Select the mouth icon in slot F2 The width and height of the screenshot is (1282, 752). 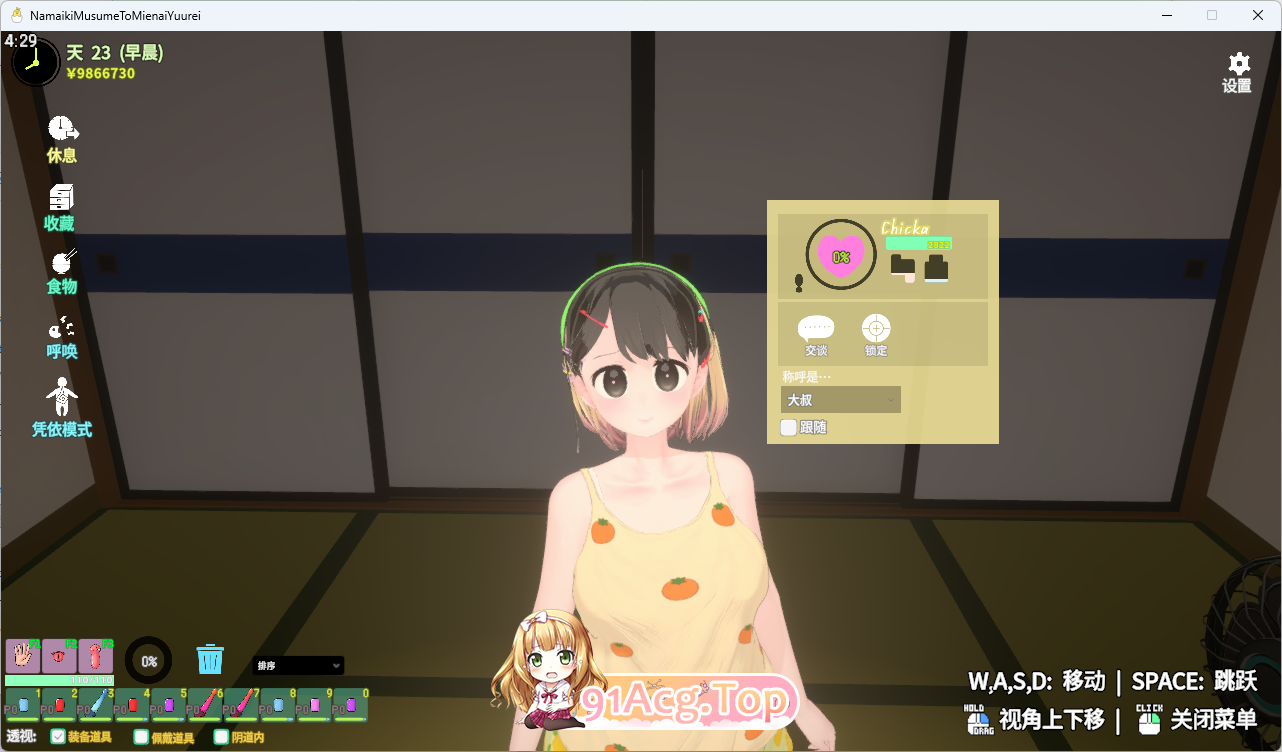[58, 655]
